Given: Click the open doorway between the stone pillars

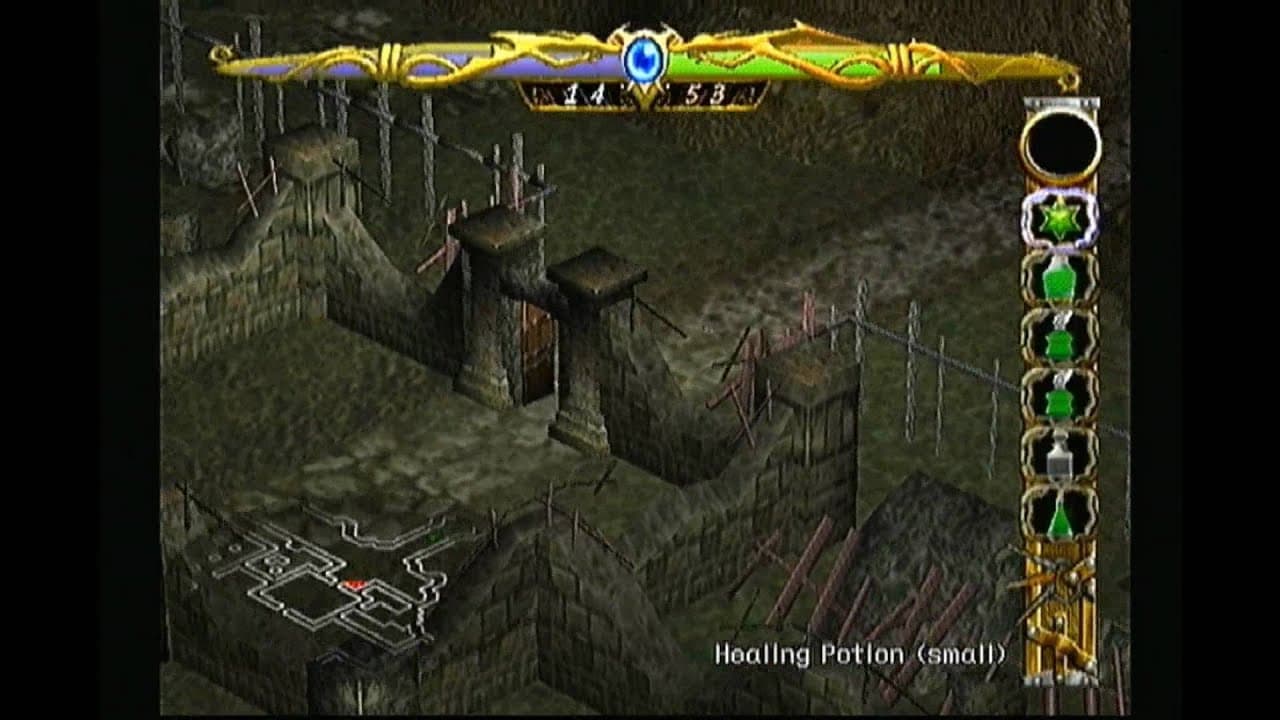Looking at the screenshot, I should 536,345.
